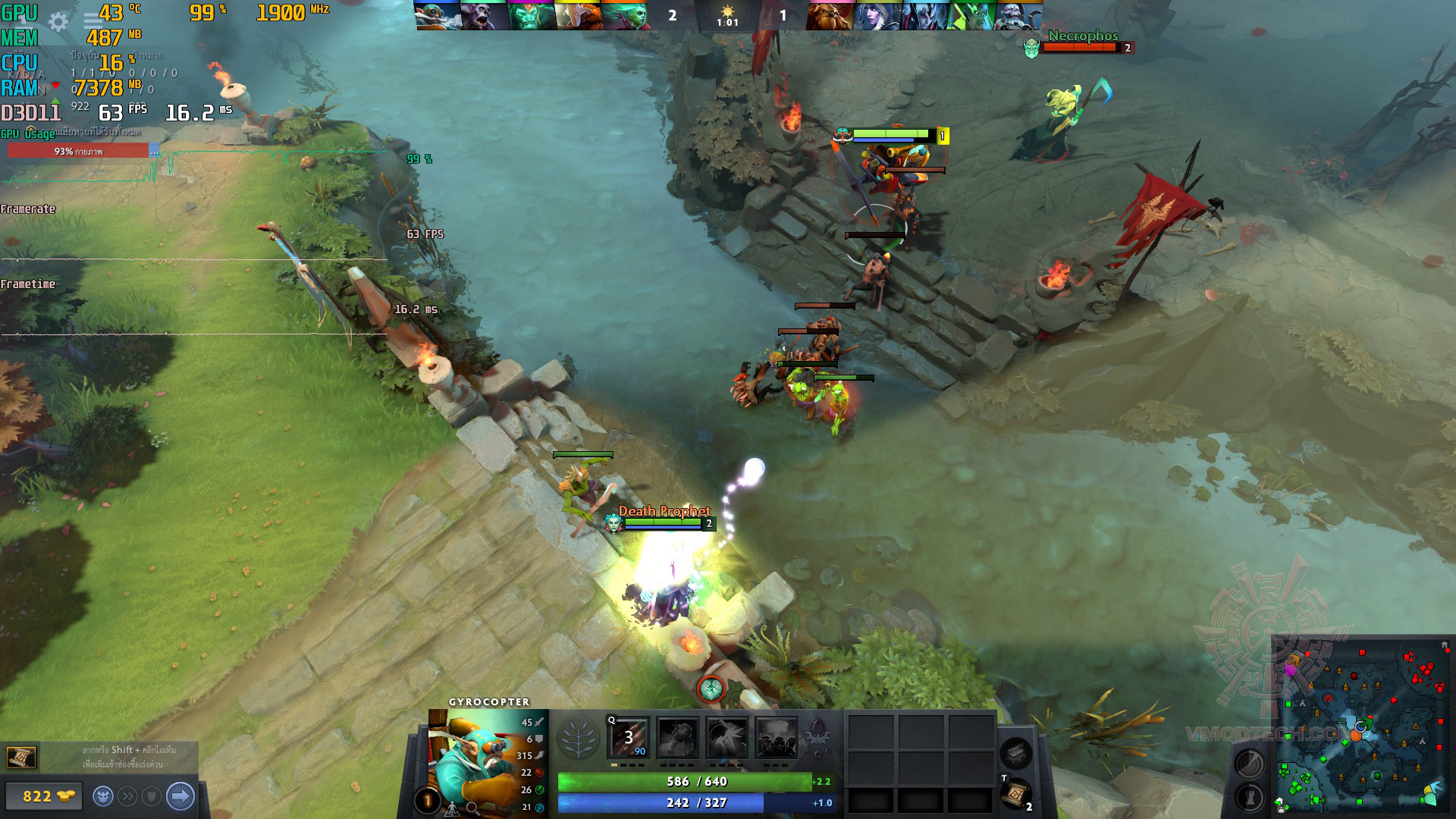1456x819 pixels.
Task: Click the Town Portal Scroll quick-buy item
Action: click(x=20, y=757)
